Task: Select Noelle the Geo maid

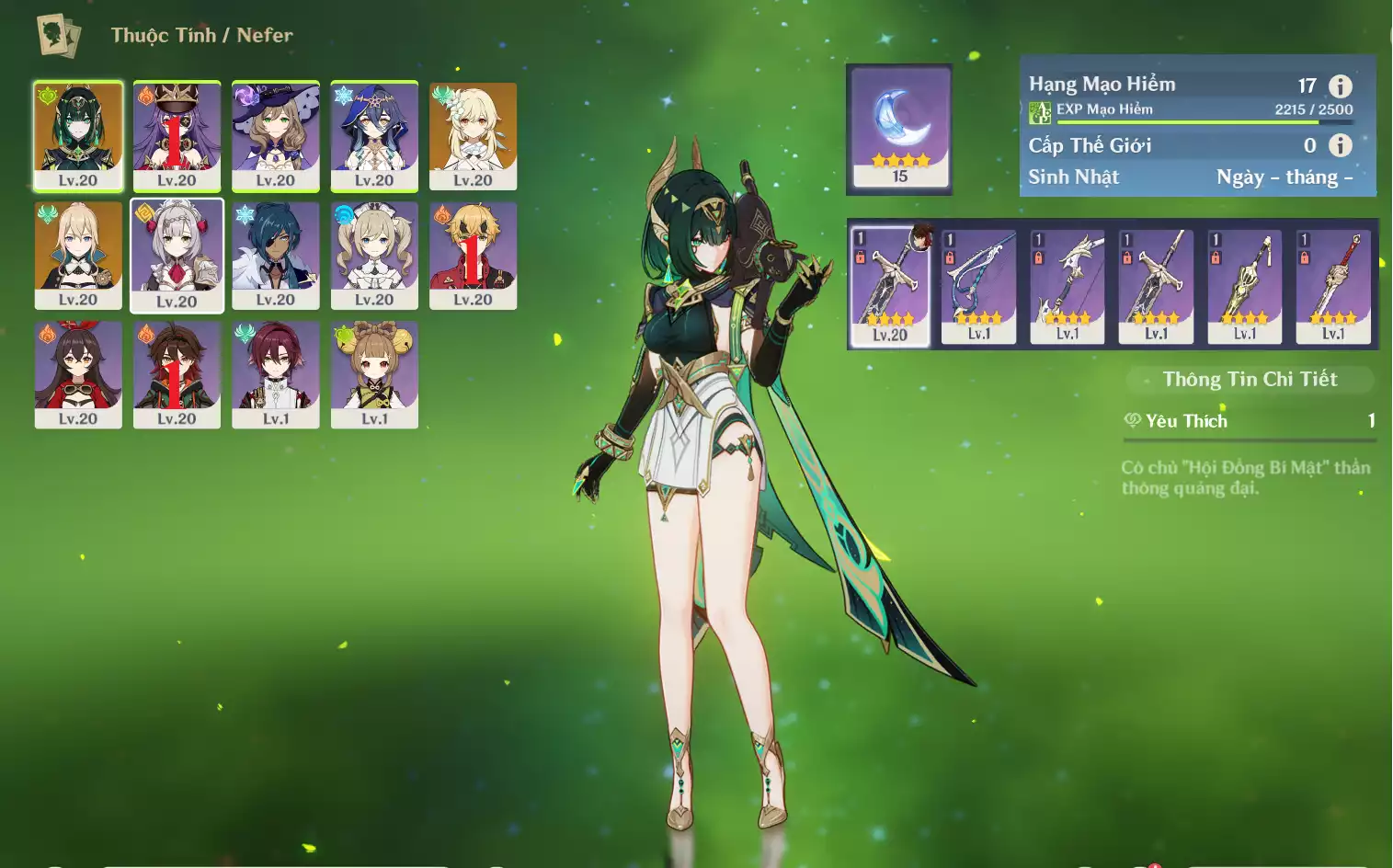Action: [177, 256]
